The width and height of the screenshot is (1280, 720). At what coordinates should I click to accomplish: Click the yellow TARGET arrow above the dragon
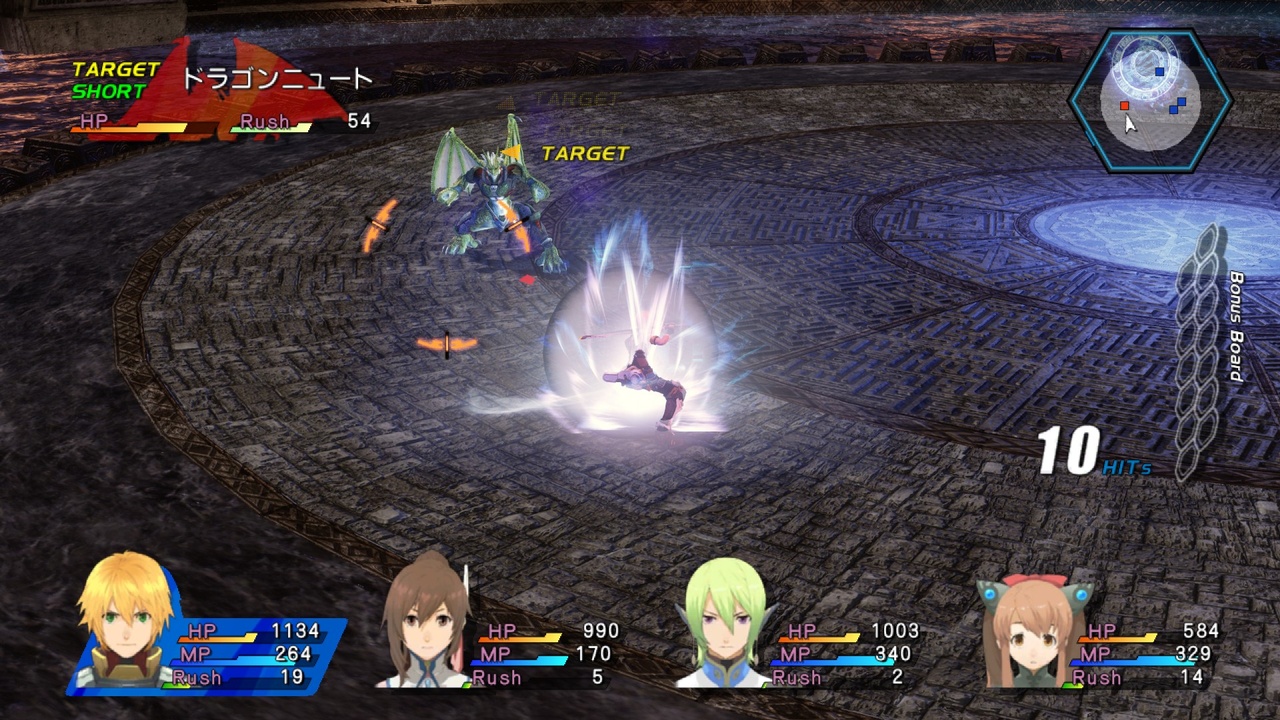[x=515, y=150]
